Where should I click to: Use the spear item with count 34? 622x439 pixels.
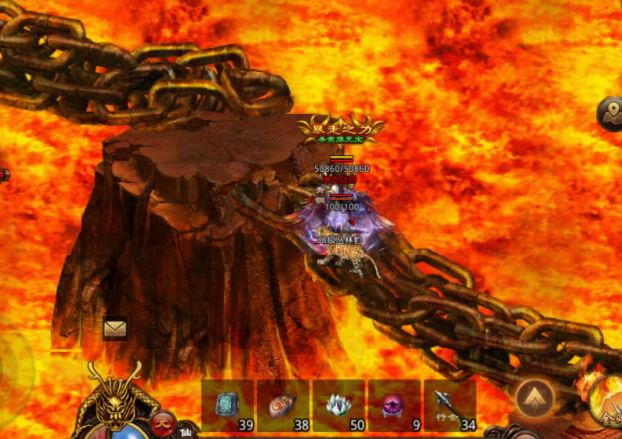pyautogui.click(x=450, y=405)
